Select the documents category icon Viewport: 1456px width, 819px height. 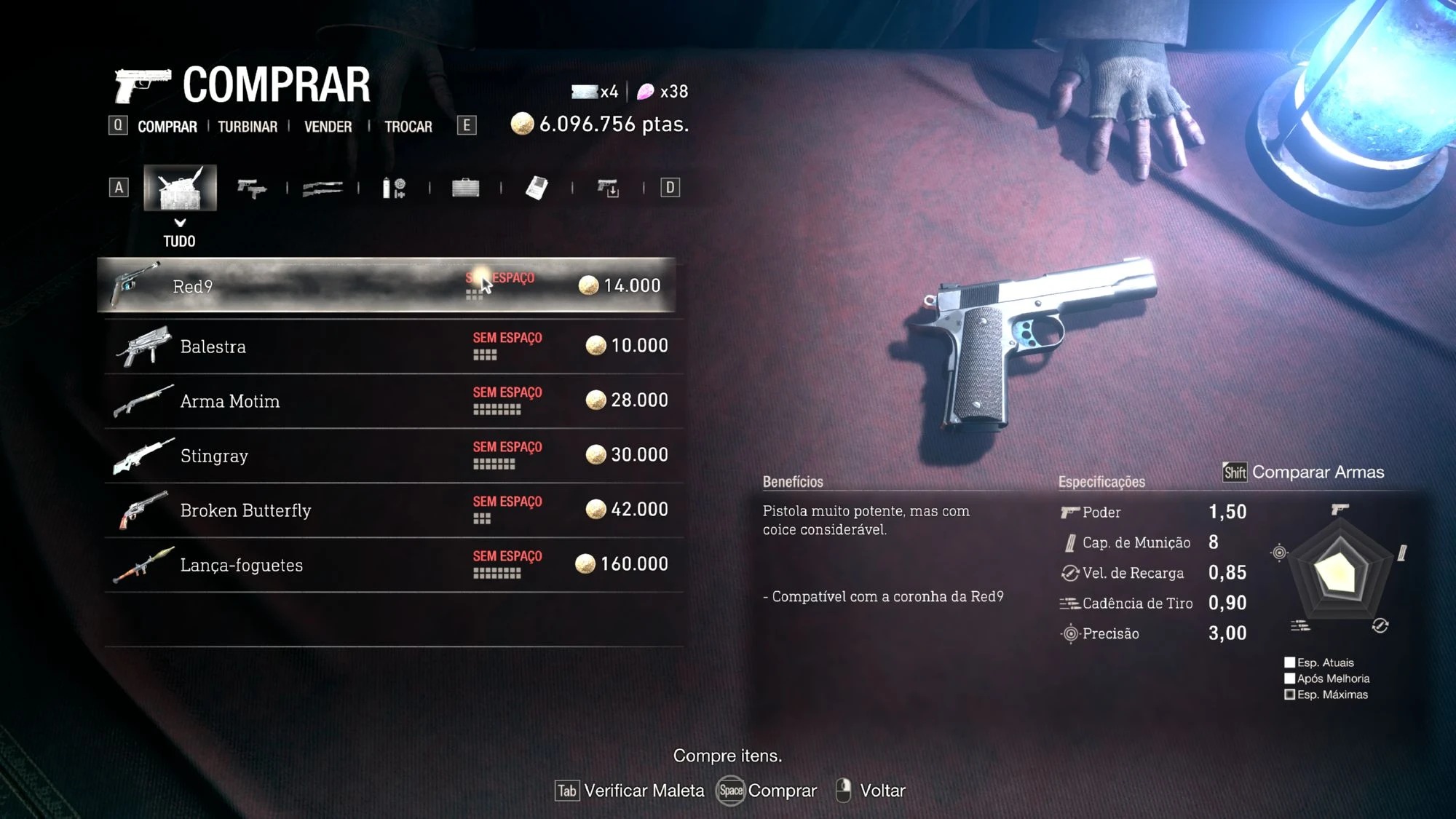click(x=537, y=189)
